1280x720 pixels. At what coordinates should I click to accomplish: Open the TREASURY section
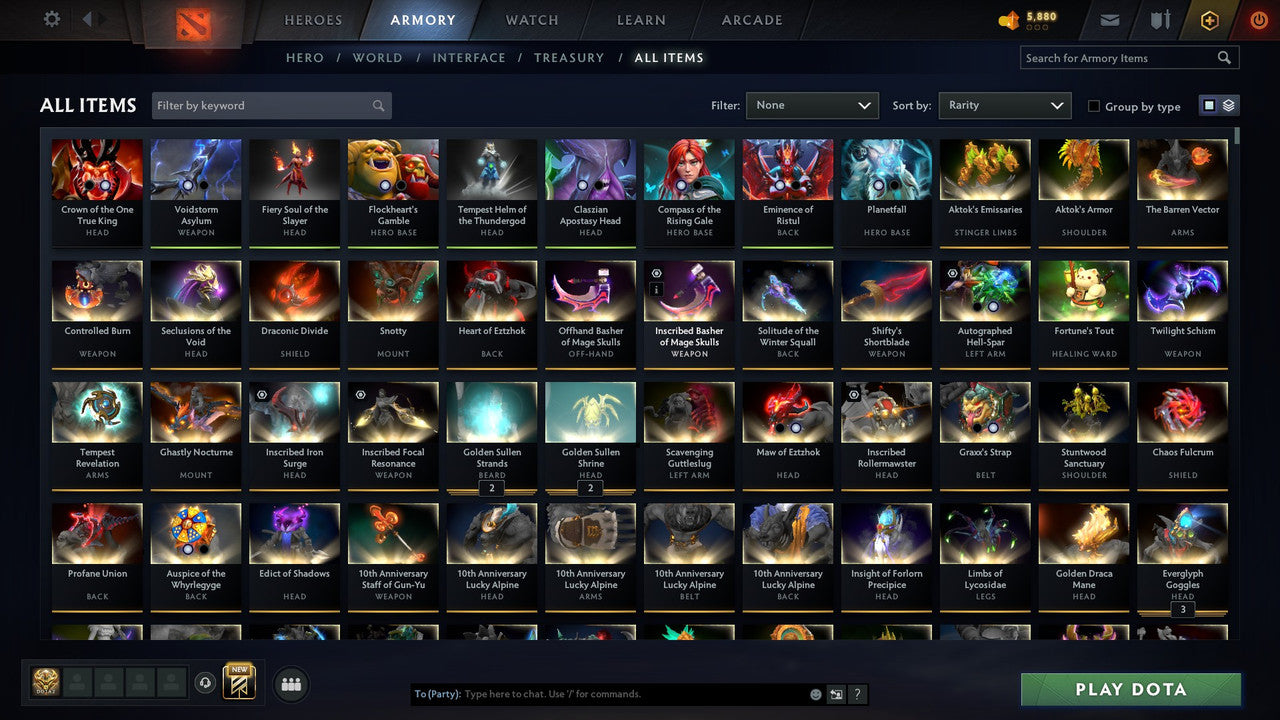pyautogui.click(x=569, y=57)
